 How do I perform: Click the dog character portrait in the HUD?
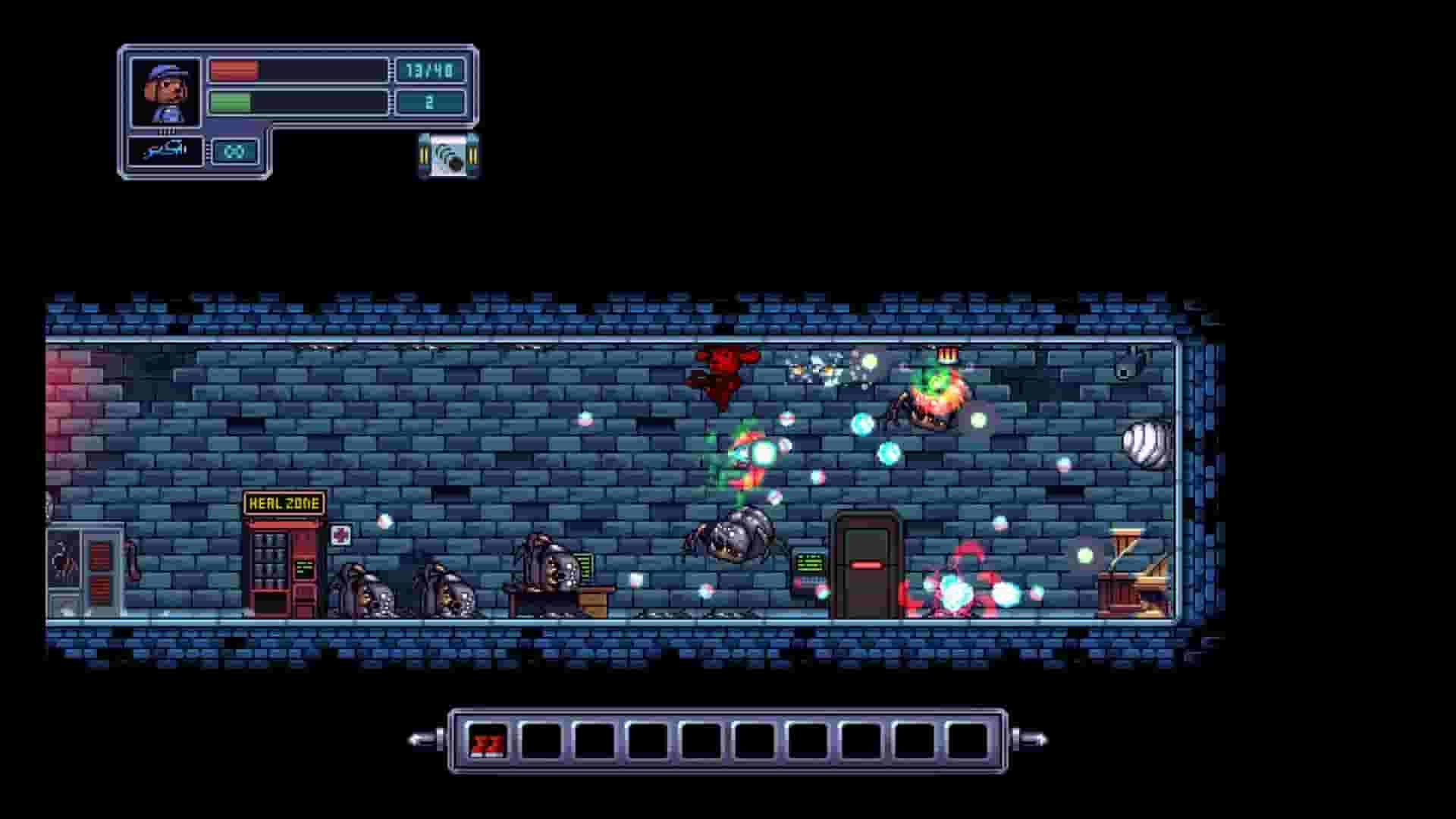tap(167, 91)
